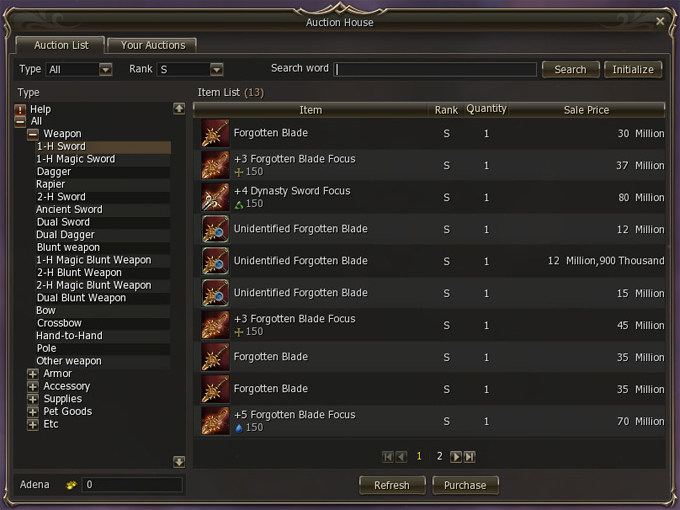This screenshot has width=680, height=510.
Task: Refresh the auction list
Action: click(x=391, y=485)
